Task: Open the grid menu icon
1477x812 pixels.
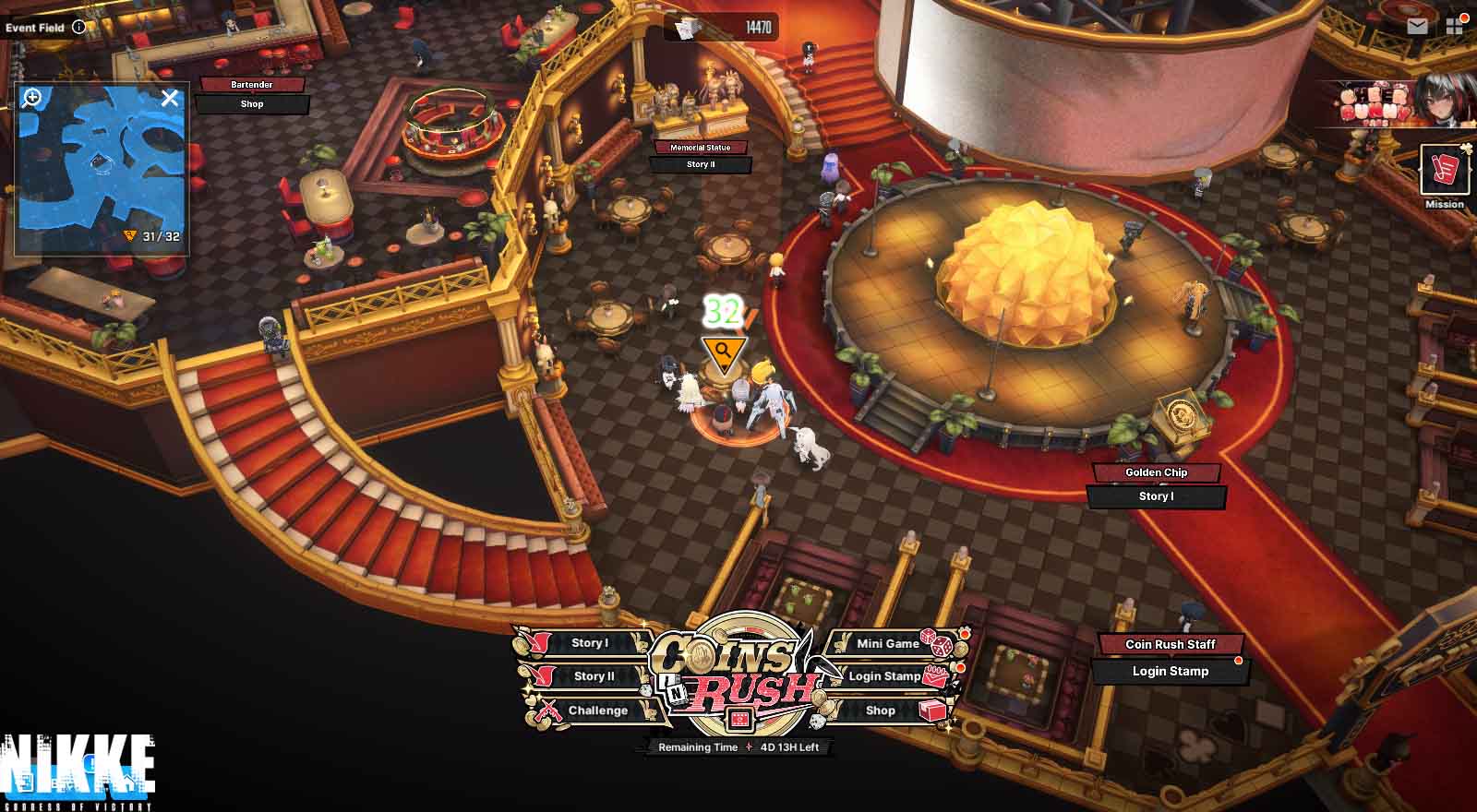Action: tap(1455, 27)
